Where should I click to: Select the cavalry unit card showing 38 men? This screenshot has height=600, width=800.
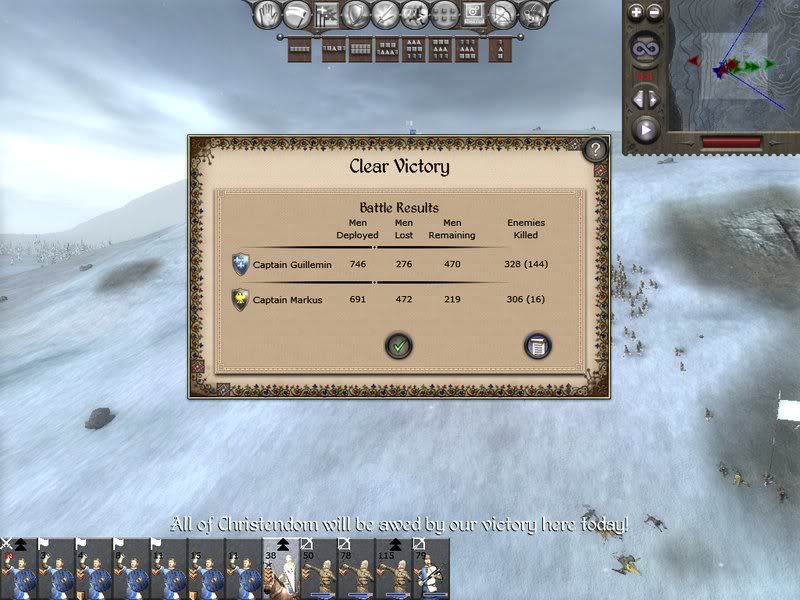click(x=281, y=570)
